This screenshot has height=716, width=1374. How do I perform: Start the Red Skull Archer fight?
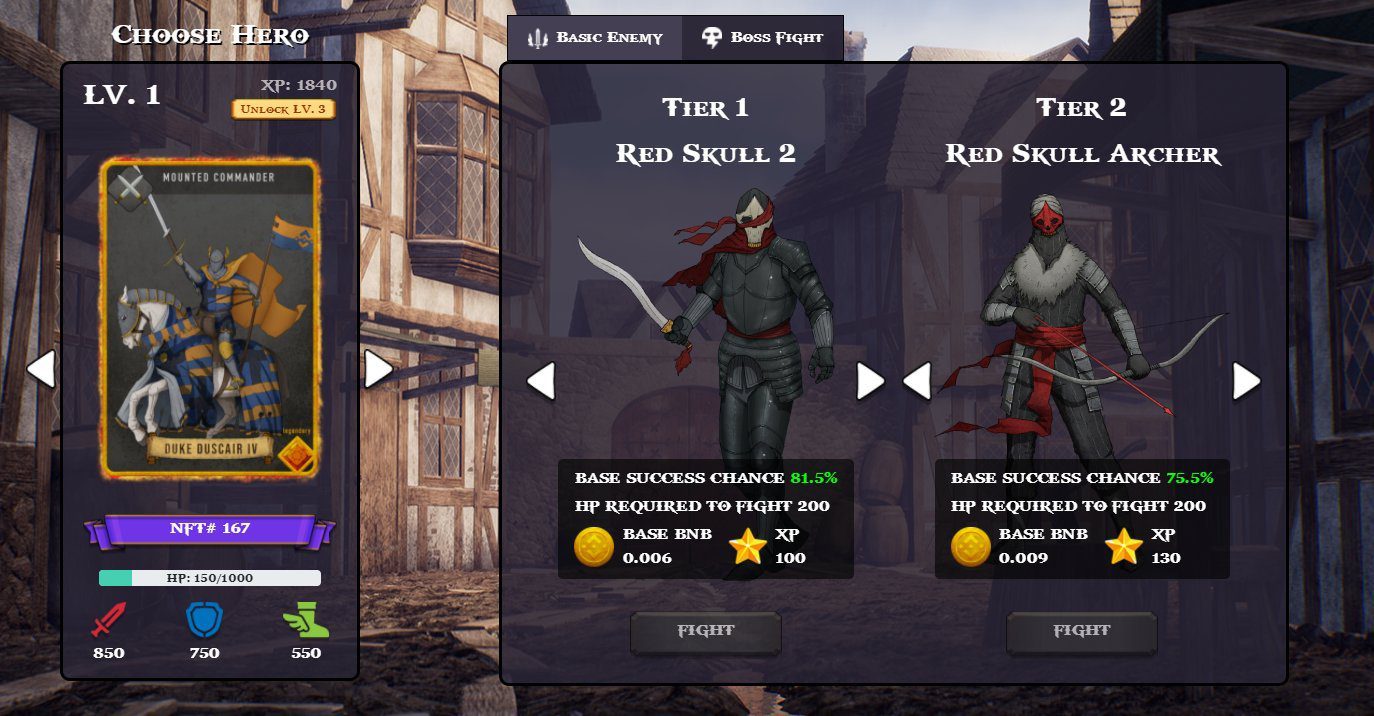click(1081, 632)
